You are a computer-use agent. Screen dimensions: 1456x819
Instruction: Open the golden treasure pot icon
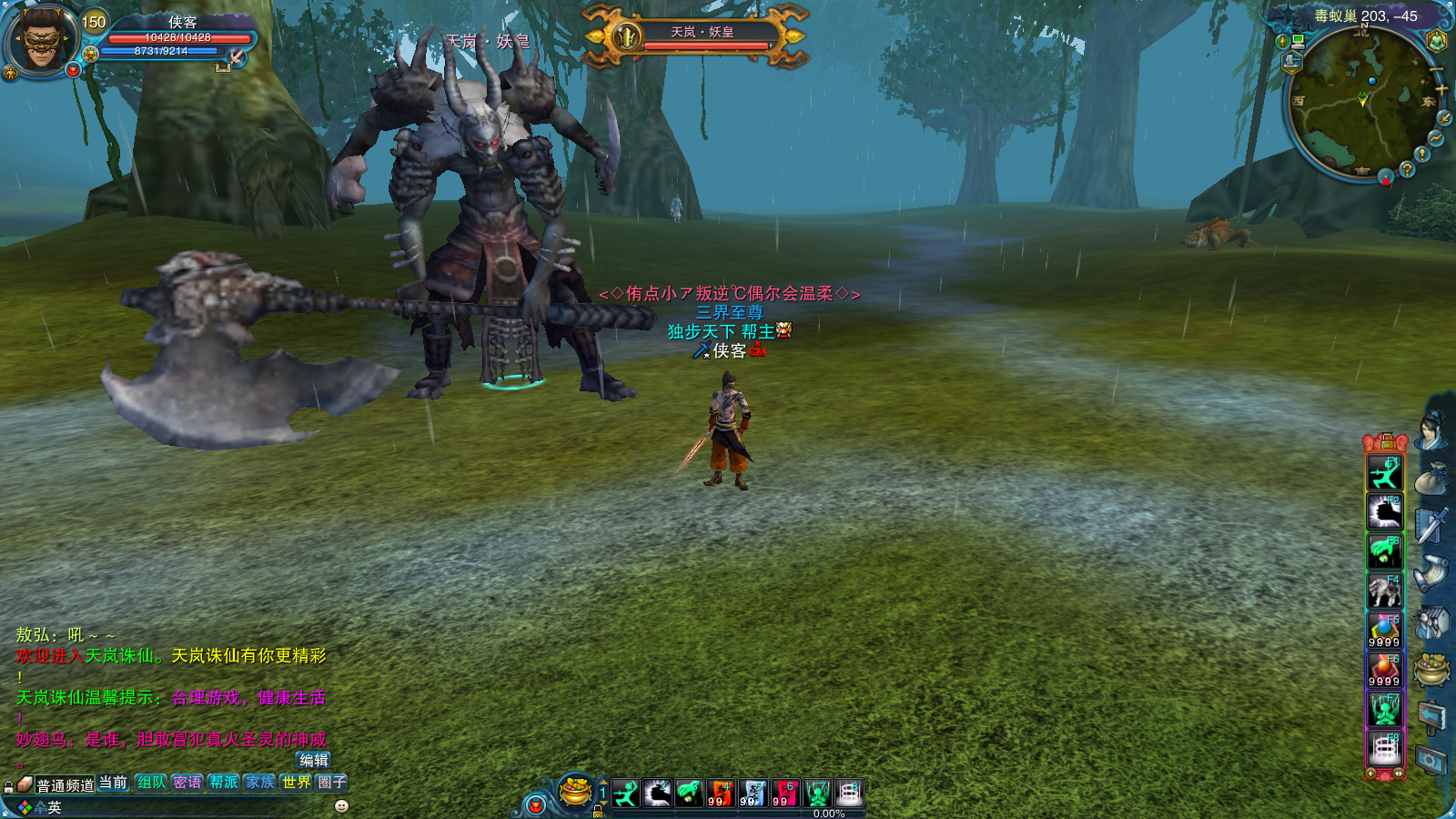coord(575,791)
